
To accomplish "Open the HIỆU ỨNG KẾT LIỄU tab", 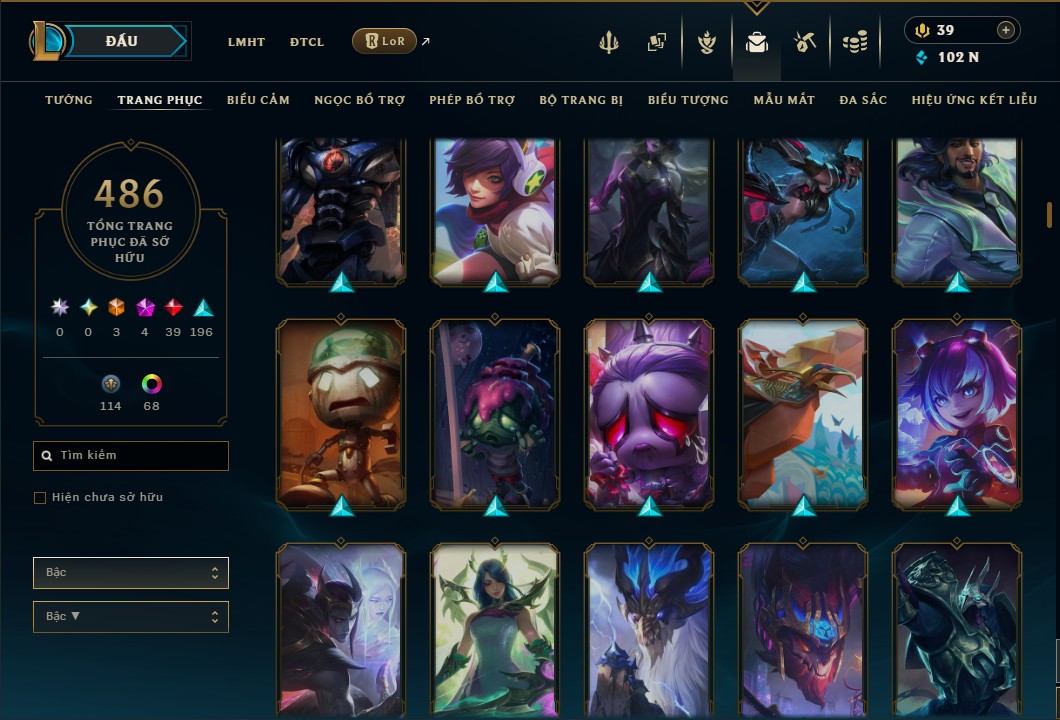I will 974,100.
